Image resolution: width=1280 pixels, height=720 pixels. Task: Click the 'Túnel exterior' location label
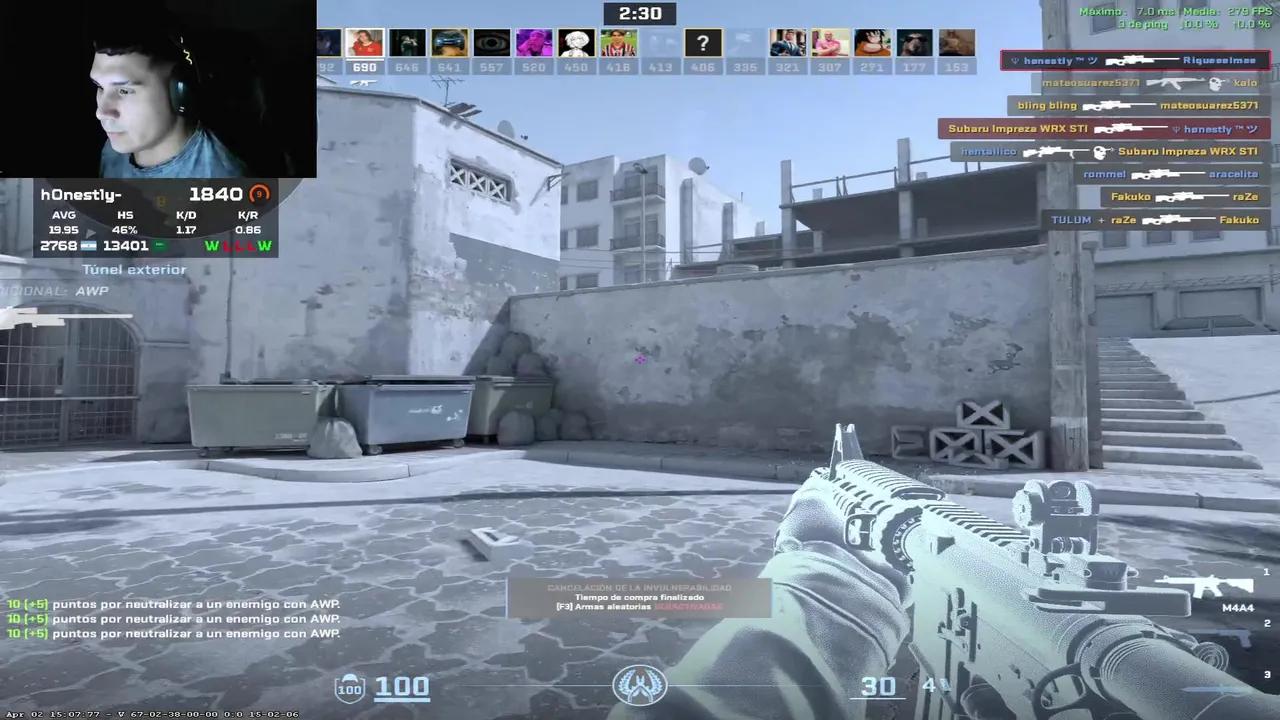click(x=134, y=269)
